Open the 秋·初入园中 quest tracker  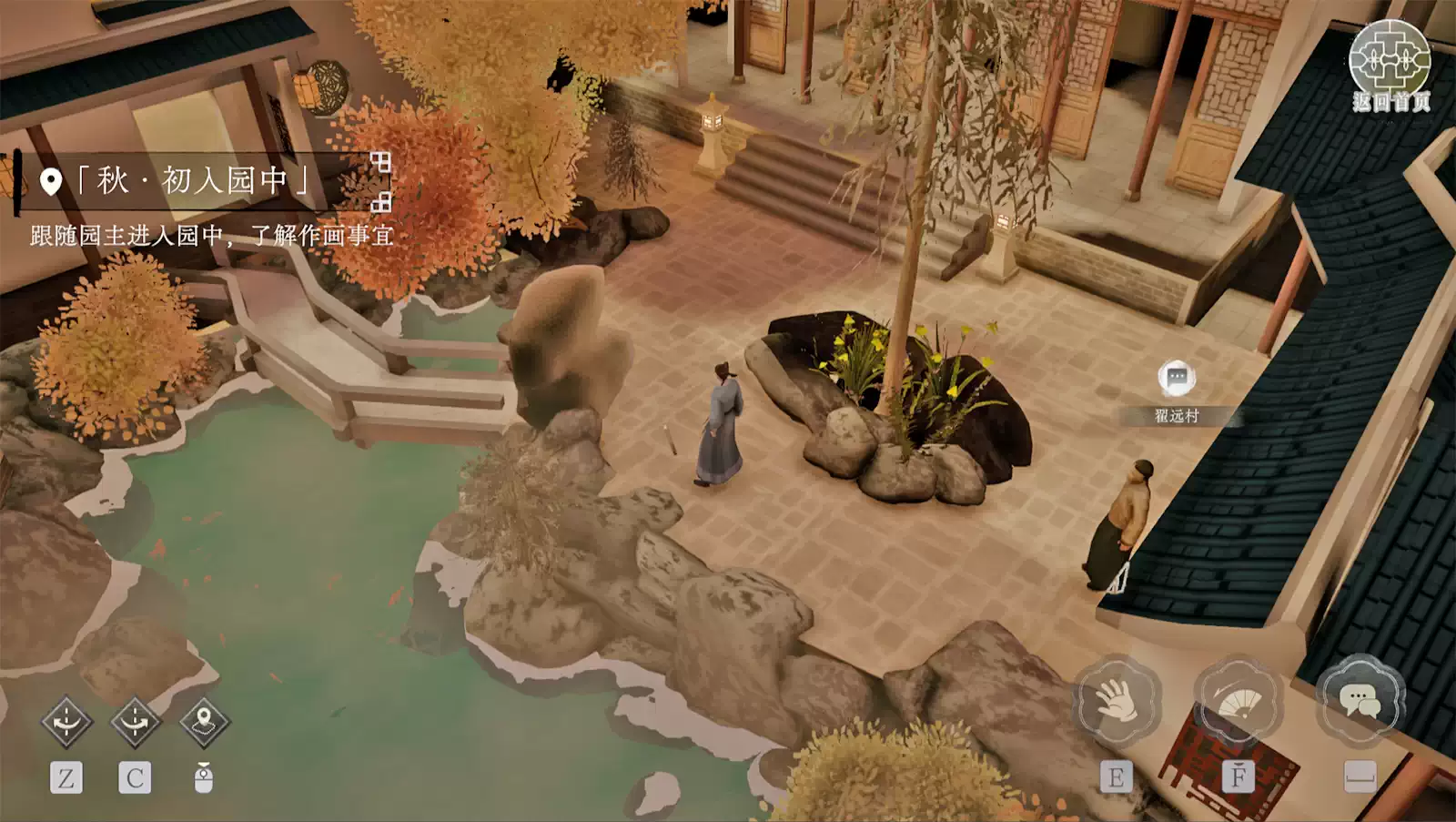[191, 181]
